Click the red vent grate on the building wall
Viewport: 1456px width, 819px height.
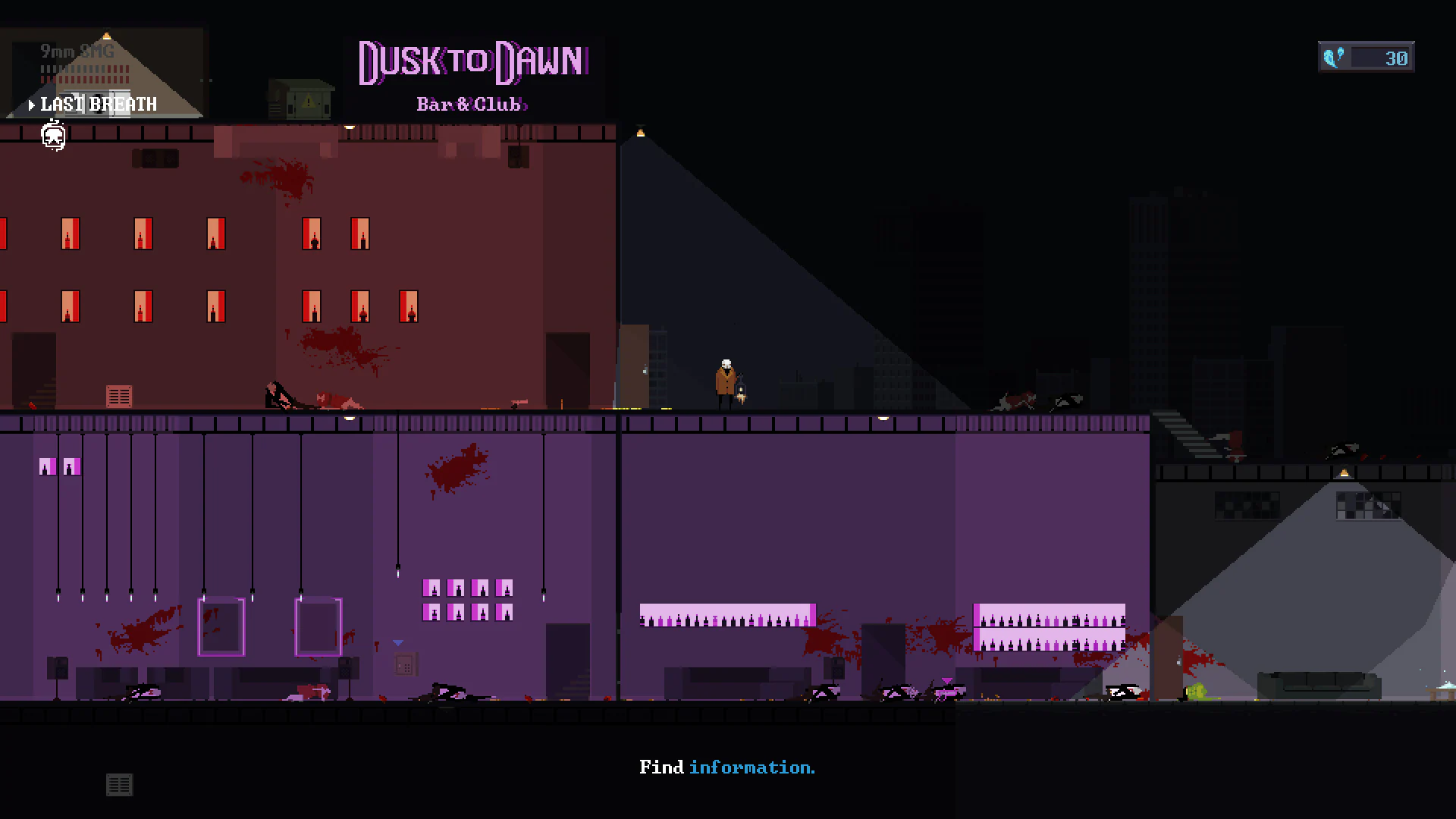pyautogui.click(x=119, y=395)
